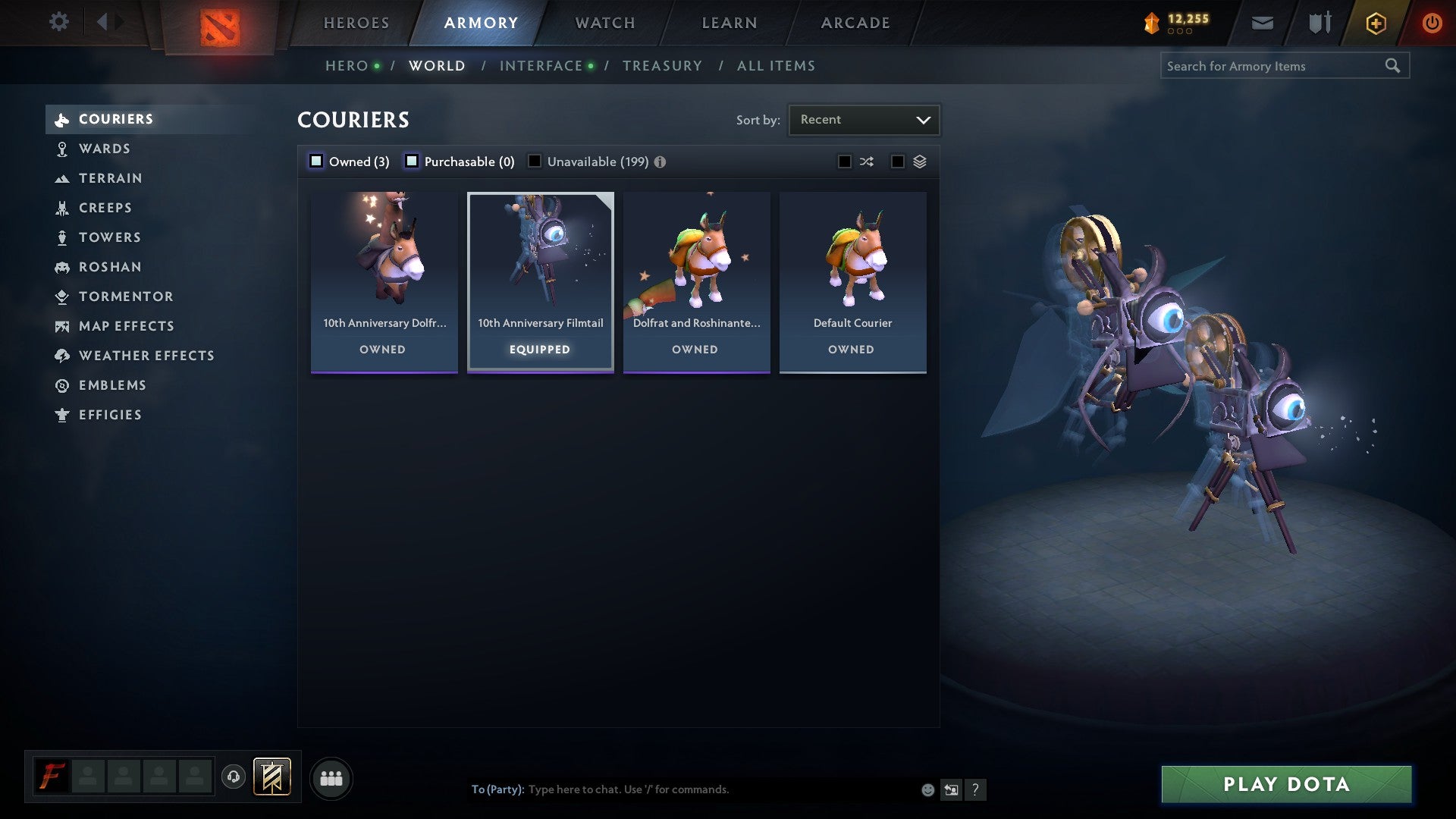Click the shuffle random courier icon
Screen dimensions: 1456x819
tap(867, 161)
